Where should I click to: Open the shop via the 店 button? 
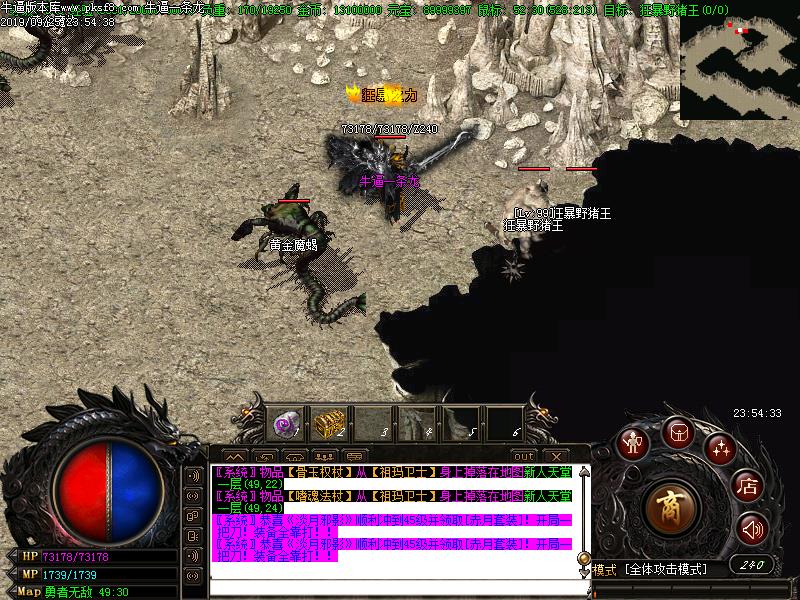[x=748, y=486]
